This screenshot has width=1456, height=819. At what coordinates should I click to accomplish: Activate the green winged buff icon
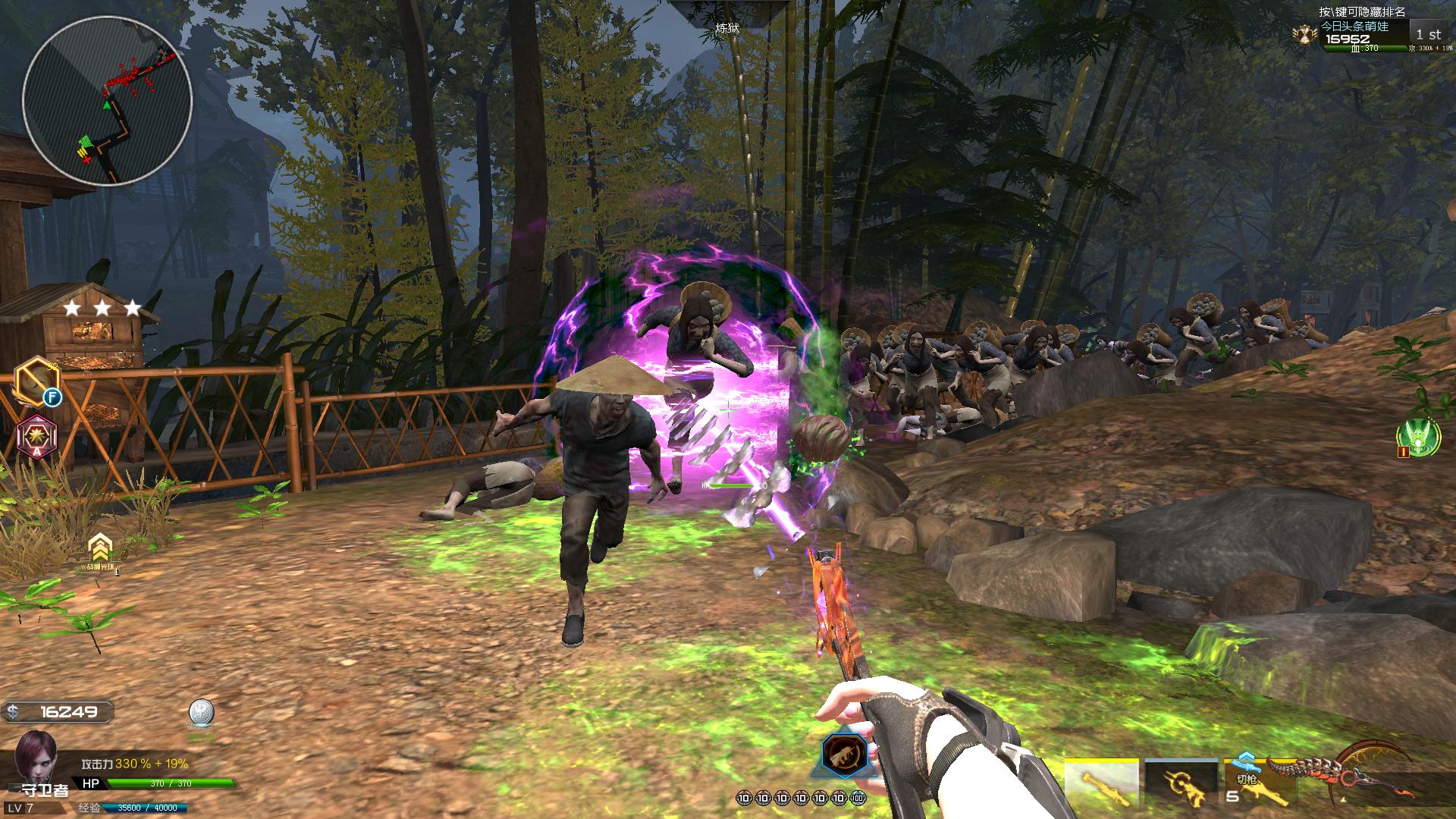(x=1418, y=436)
